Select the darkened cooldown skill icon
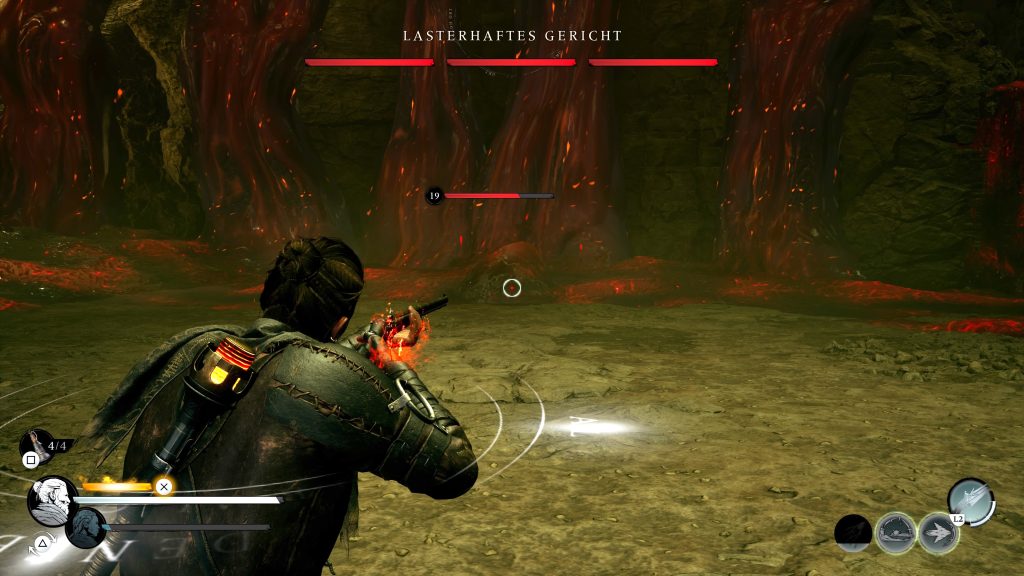 point(853,533)
